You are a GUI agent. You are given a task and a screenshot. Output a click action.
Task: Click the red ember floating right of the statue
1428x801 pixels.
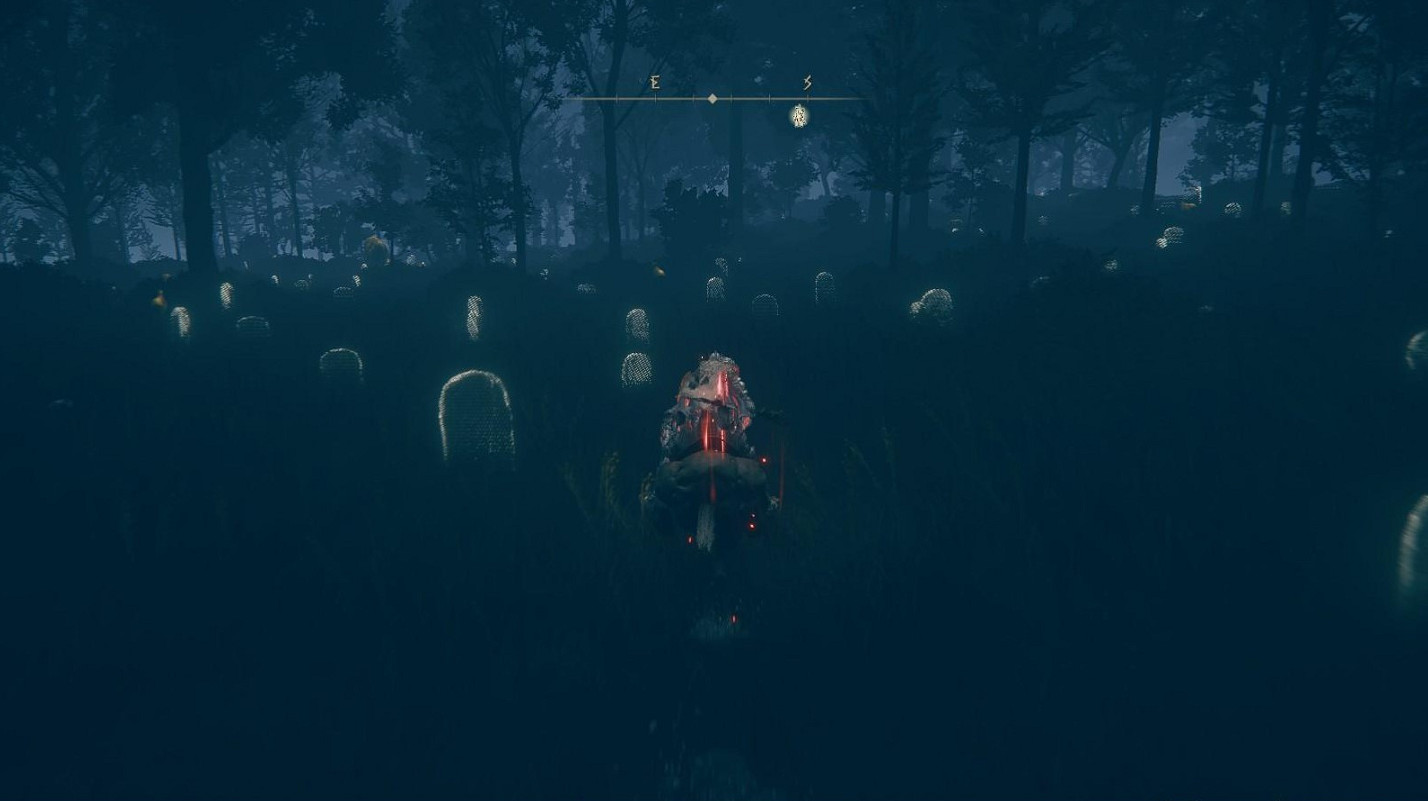tap(764, 459)
